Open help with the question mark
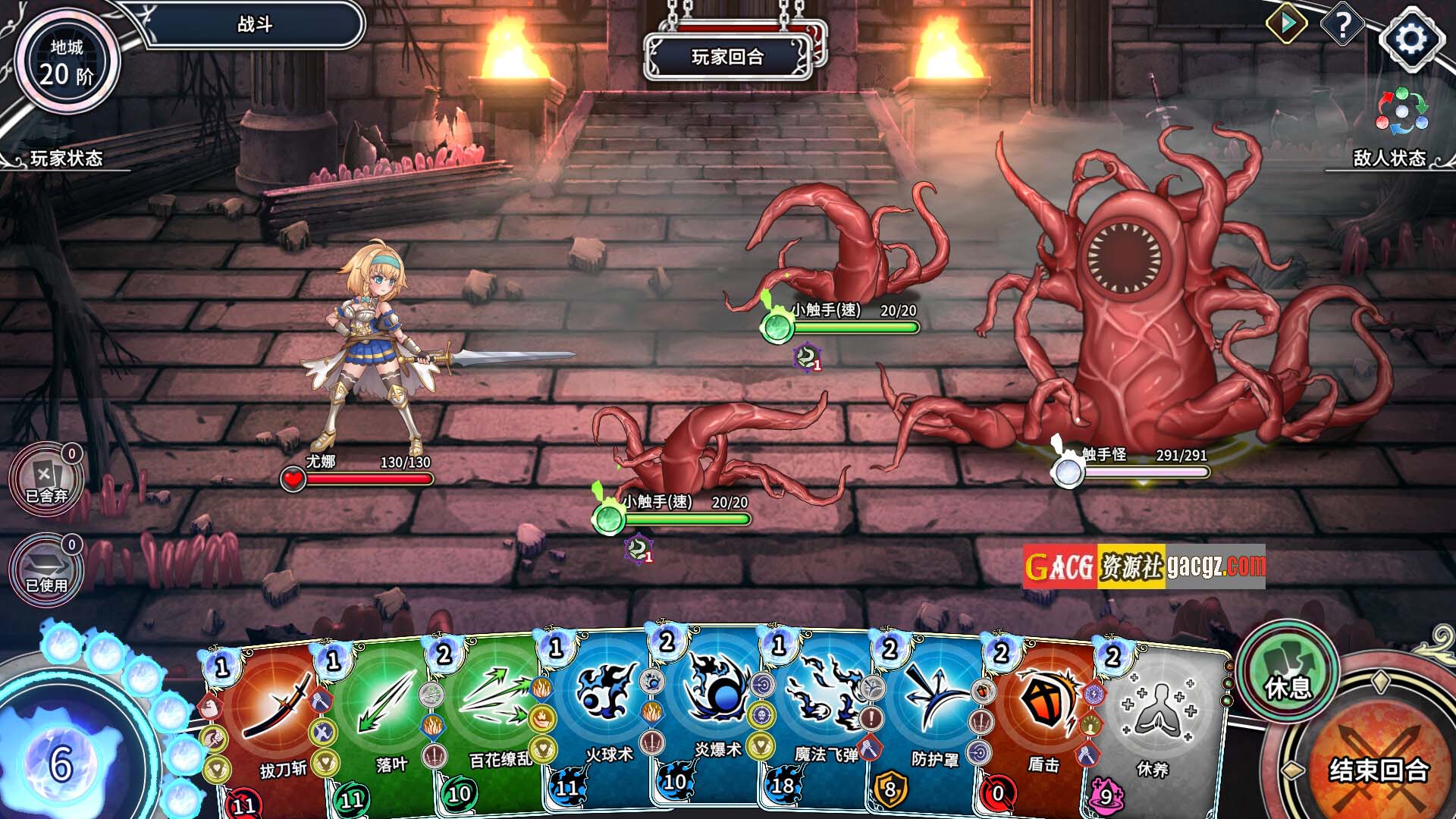The width and height of the screenshot is (1456, 819). click(x=1342, y=27)
